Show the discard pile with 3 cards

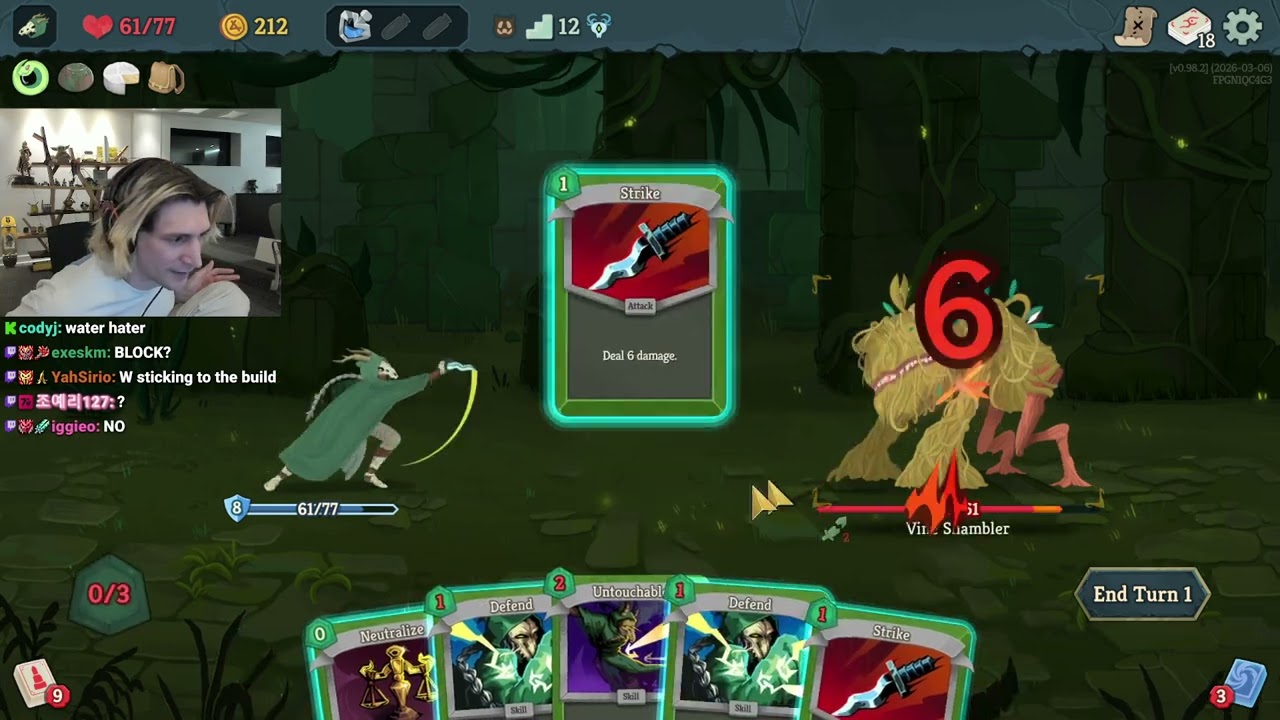1243,683
